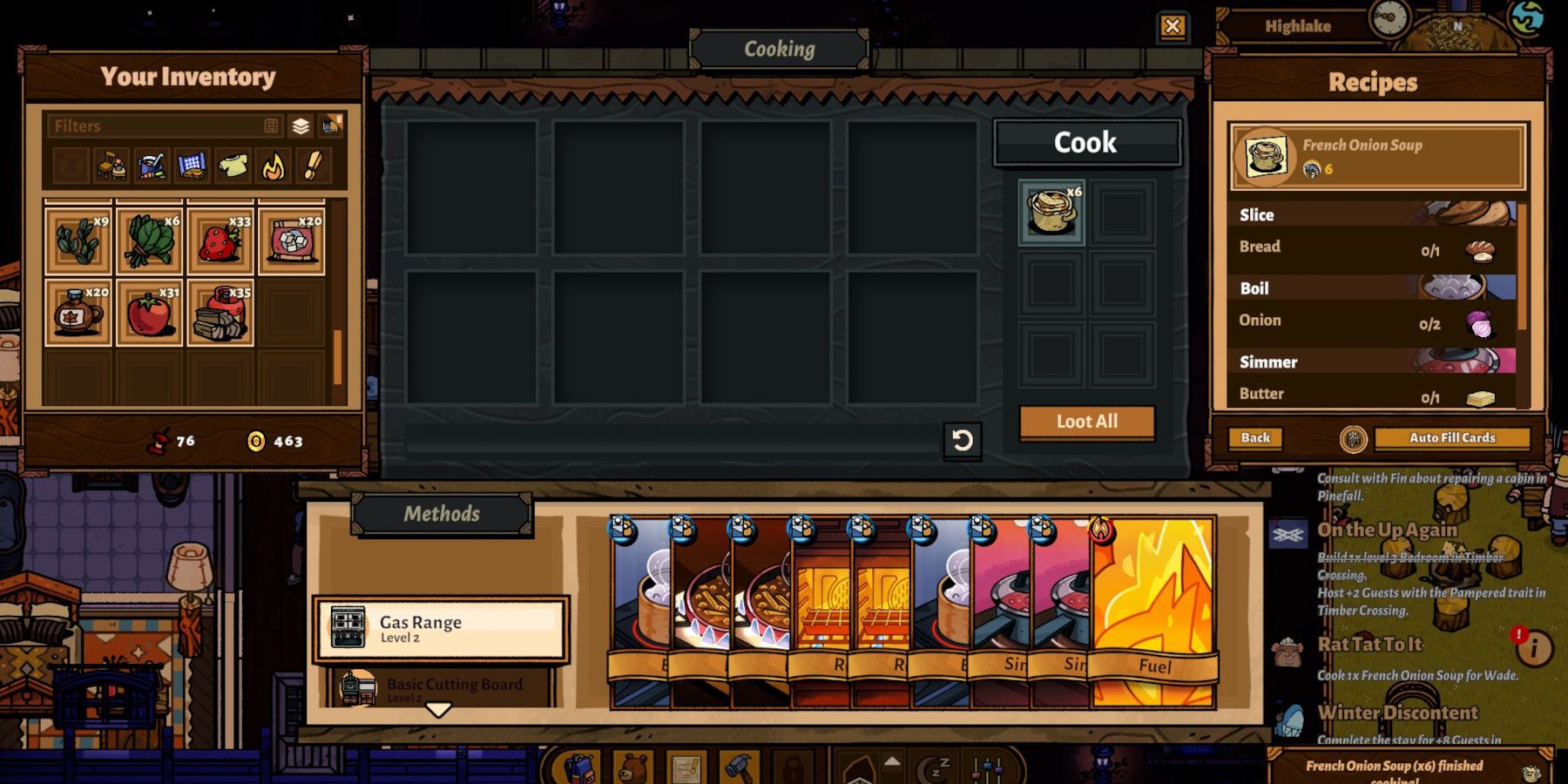Collect the French Onion Soup from the output slot
This screenshot has height=784, width=1568.
tap(1051, 212)
